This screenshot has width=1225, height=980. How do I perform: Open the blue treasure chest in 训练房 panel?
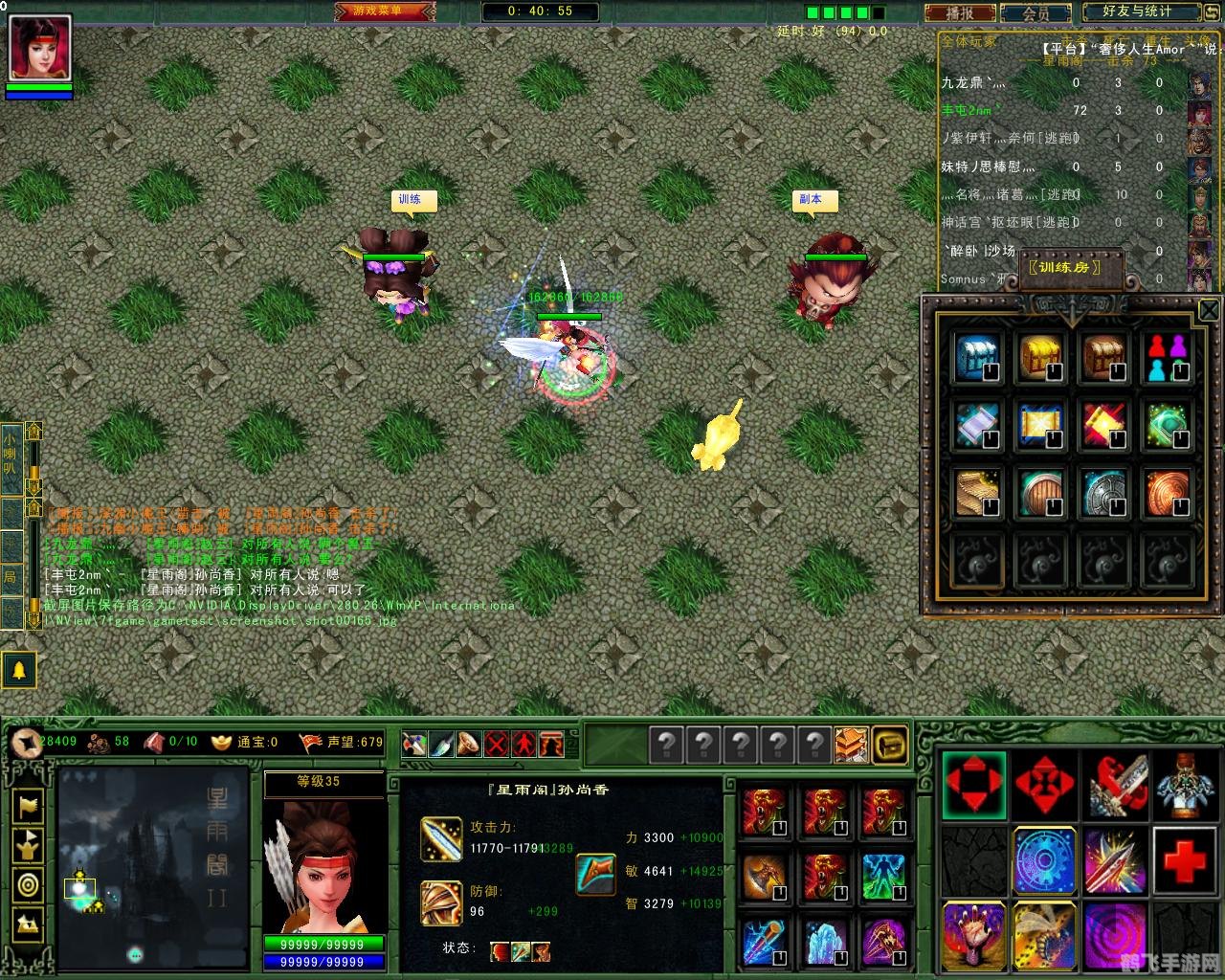coord(977,356)
